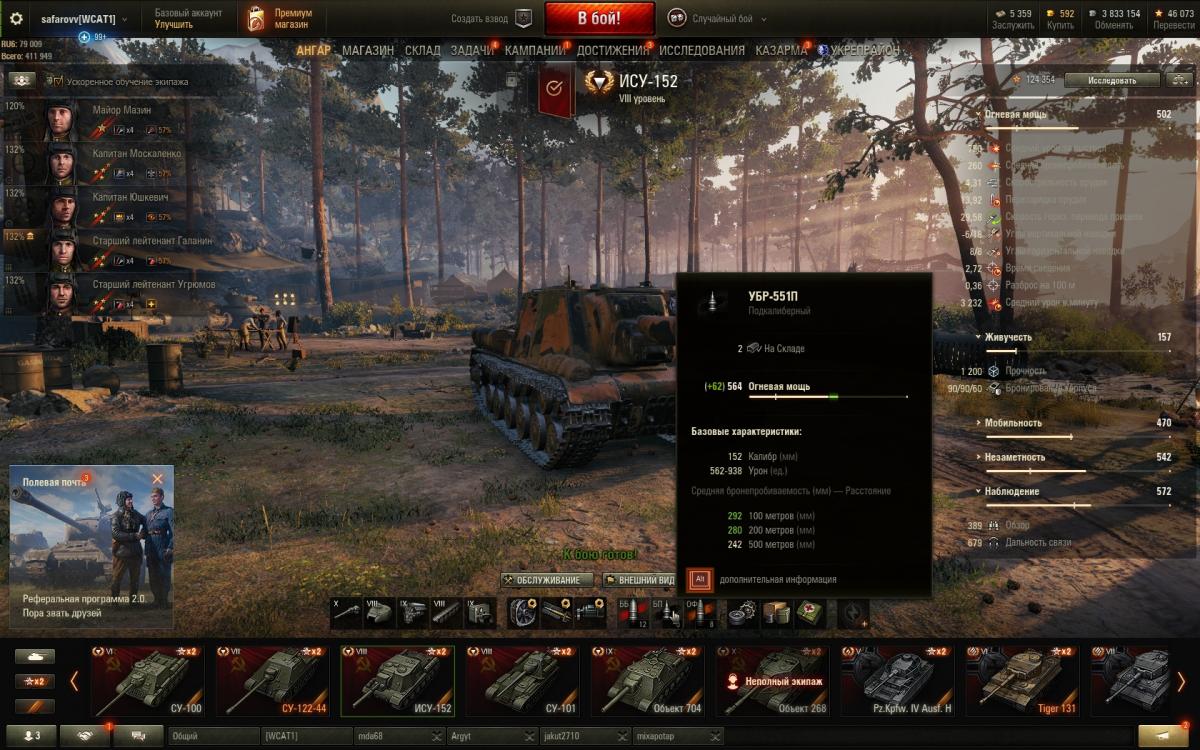Go to the Исследования tab
This screenshot has width=1200, height=750.
pyautogui.click(x=701, y=50)
